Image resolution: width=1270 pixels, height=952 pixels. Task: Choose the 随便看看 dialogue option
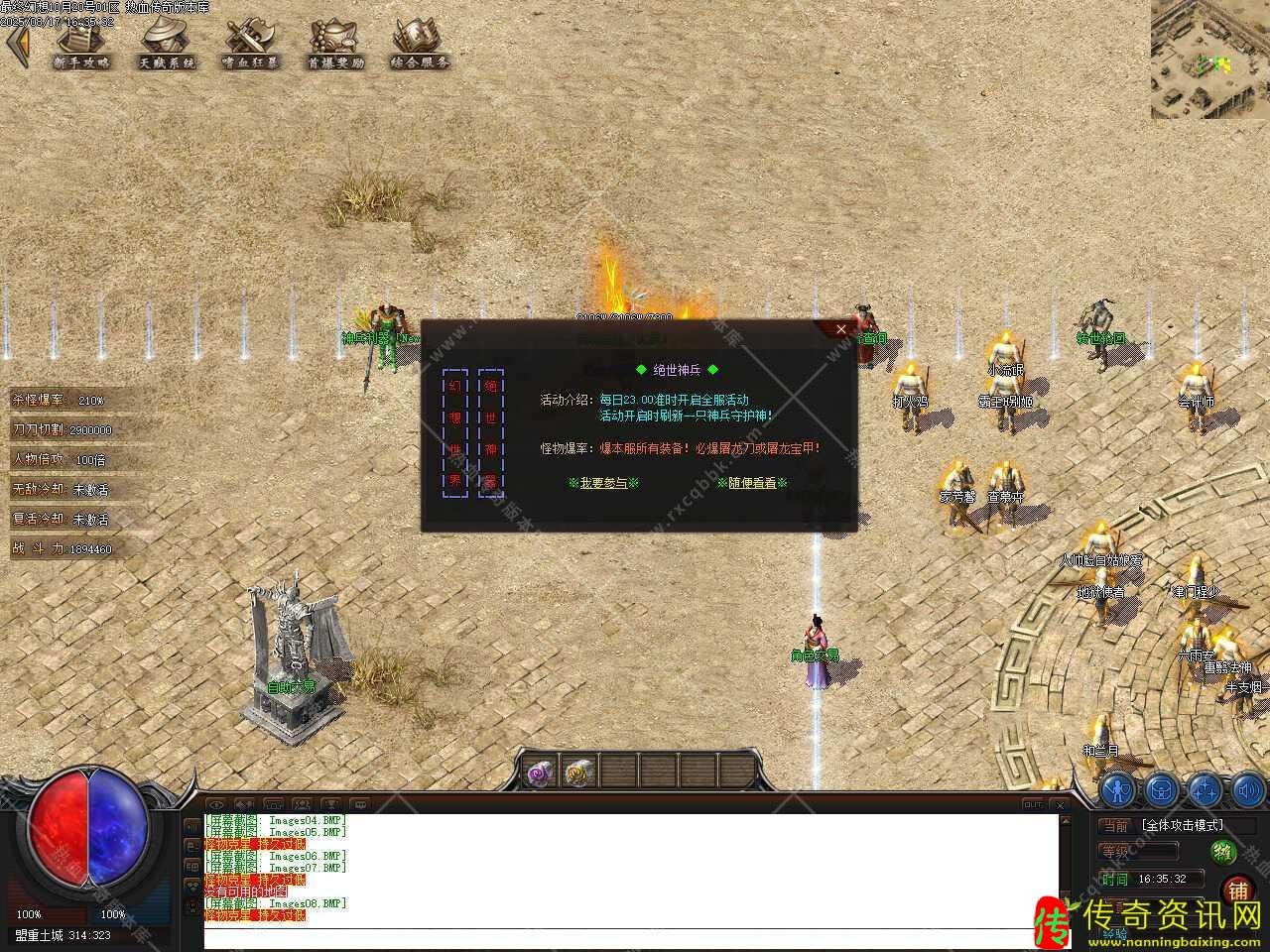click(x=751, y=483)
